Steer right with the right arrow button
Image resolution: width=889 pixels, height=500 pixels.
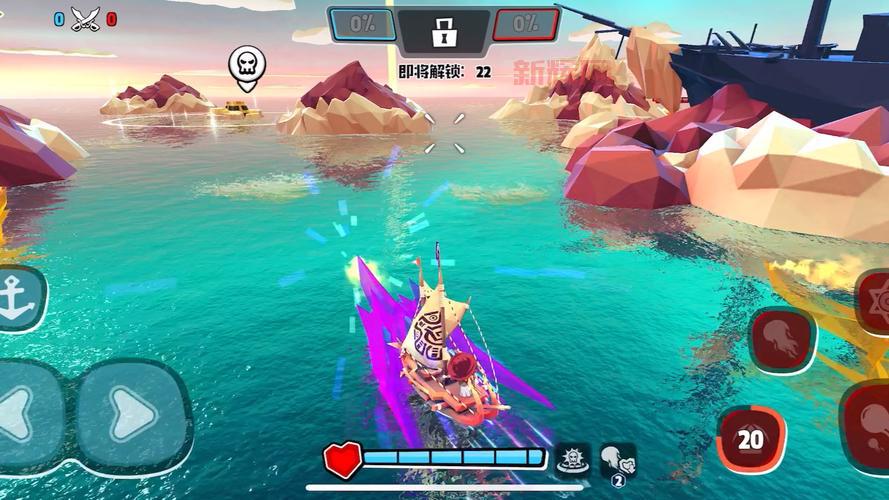pyautogui.click(x=133, y=414)
